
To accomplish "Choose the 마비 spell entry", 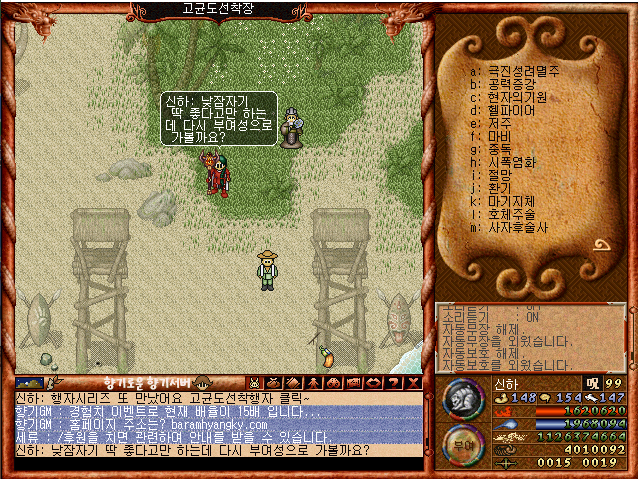I will tap(499, 137).
